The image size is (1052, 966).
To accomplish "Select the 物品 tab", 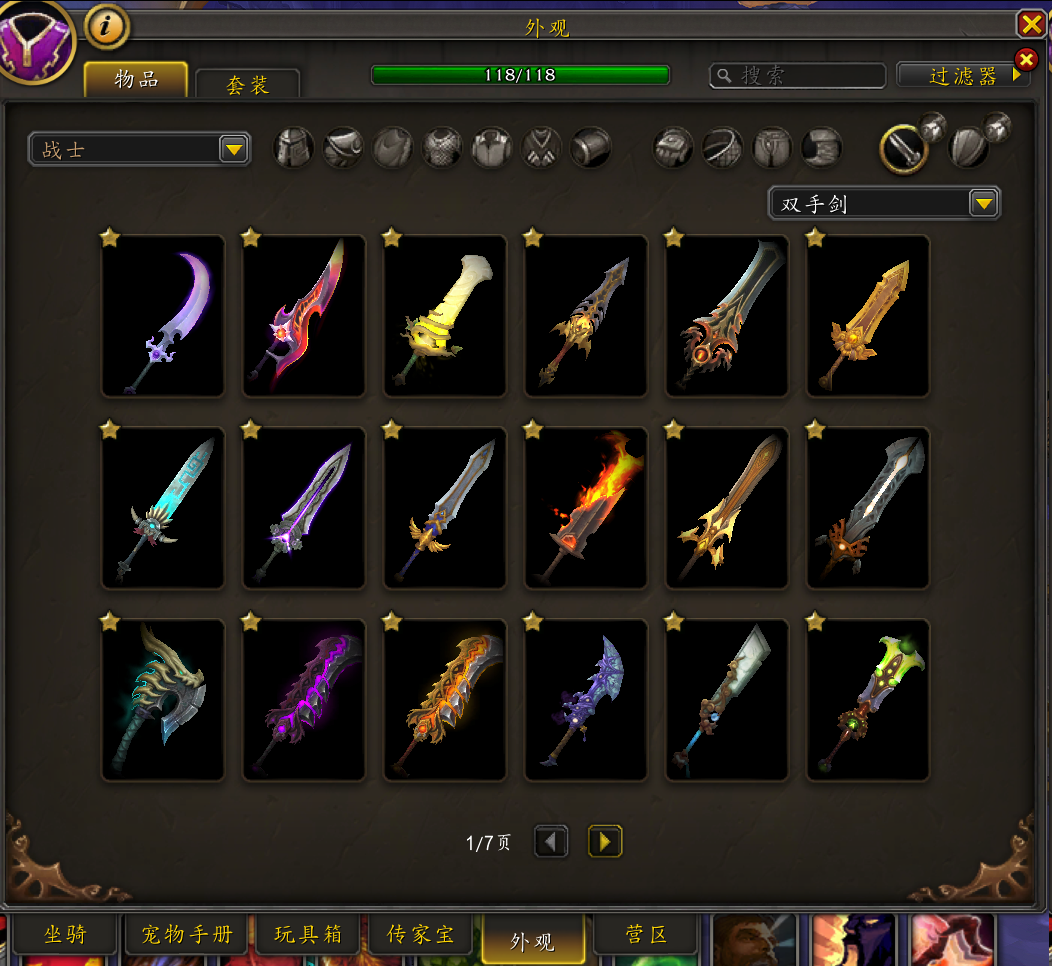I will coord(136,80).
